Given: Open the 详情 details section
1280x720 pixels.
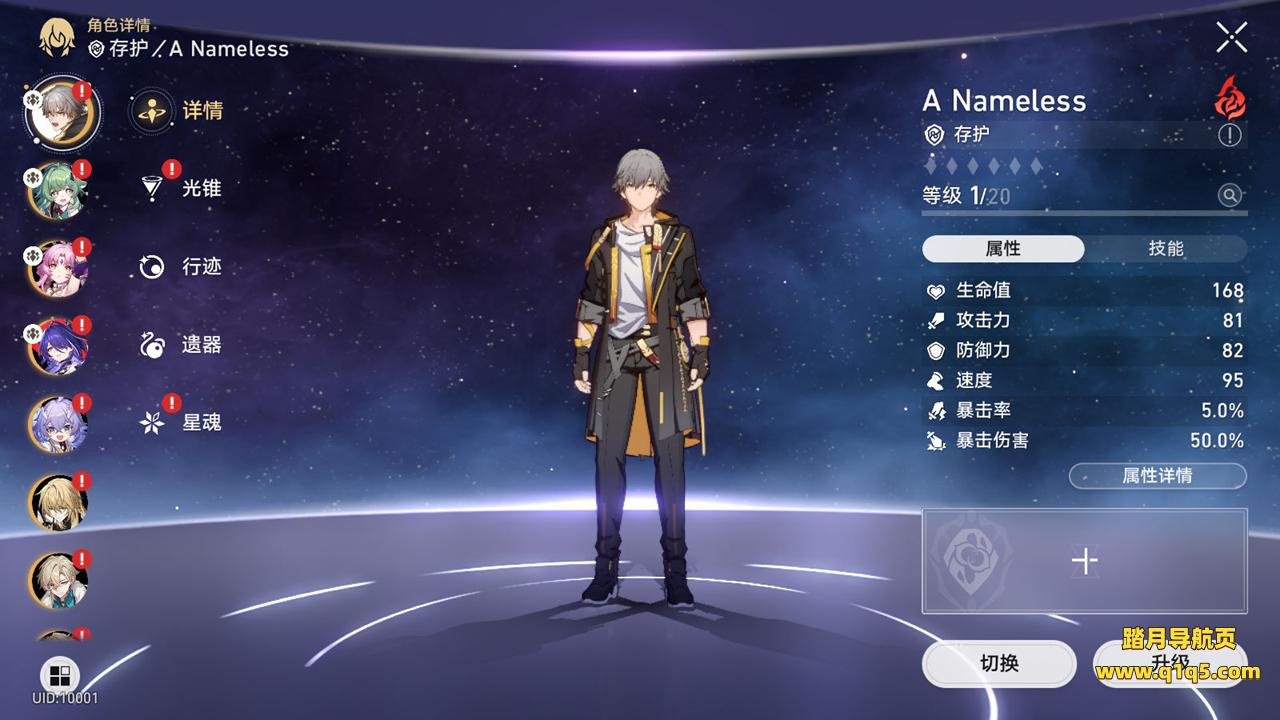Looking at the screenshot, I should click(178, 110).
